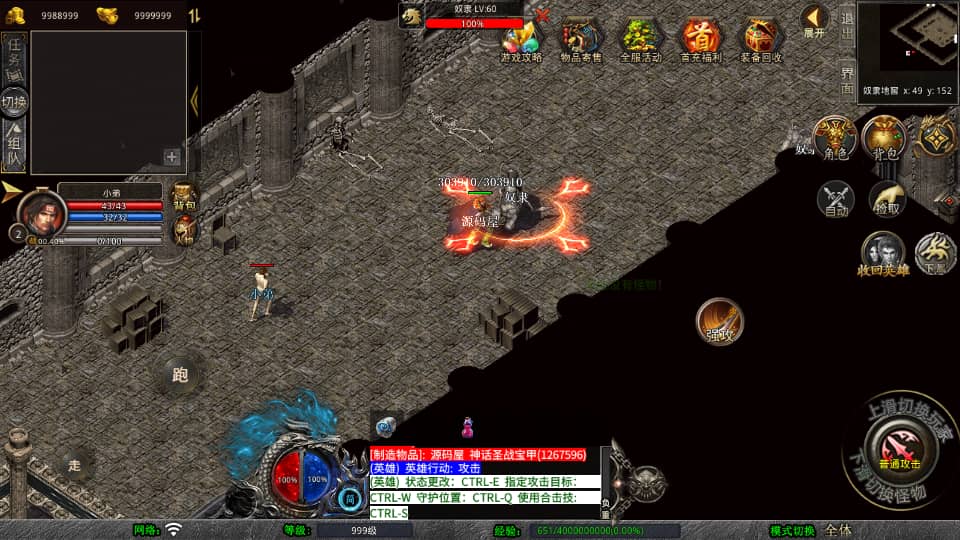
Task: Tap the 捡取 pick-up button
Action: pyautogui.click(x=887, y=199)
